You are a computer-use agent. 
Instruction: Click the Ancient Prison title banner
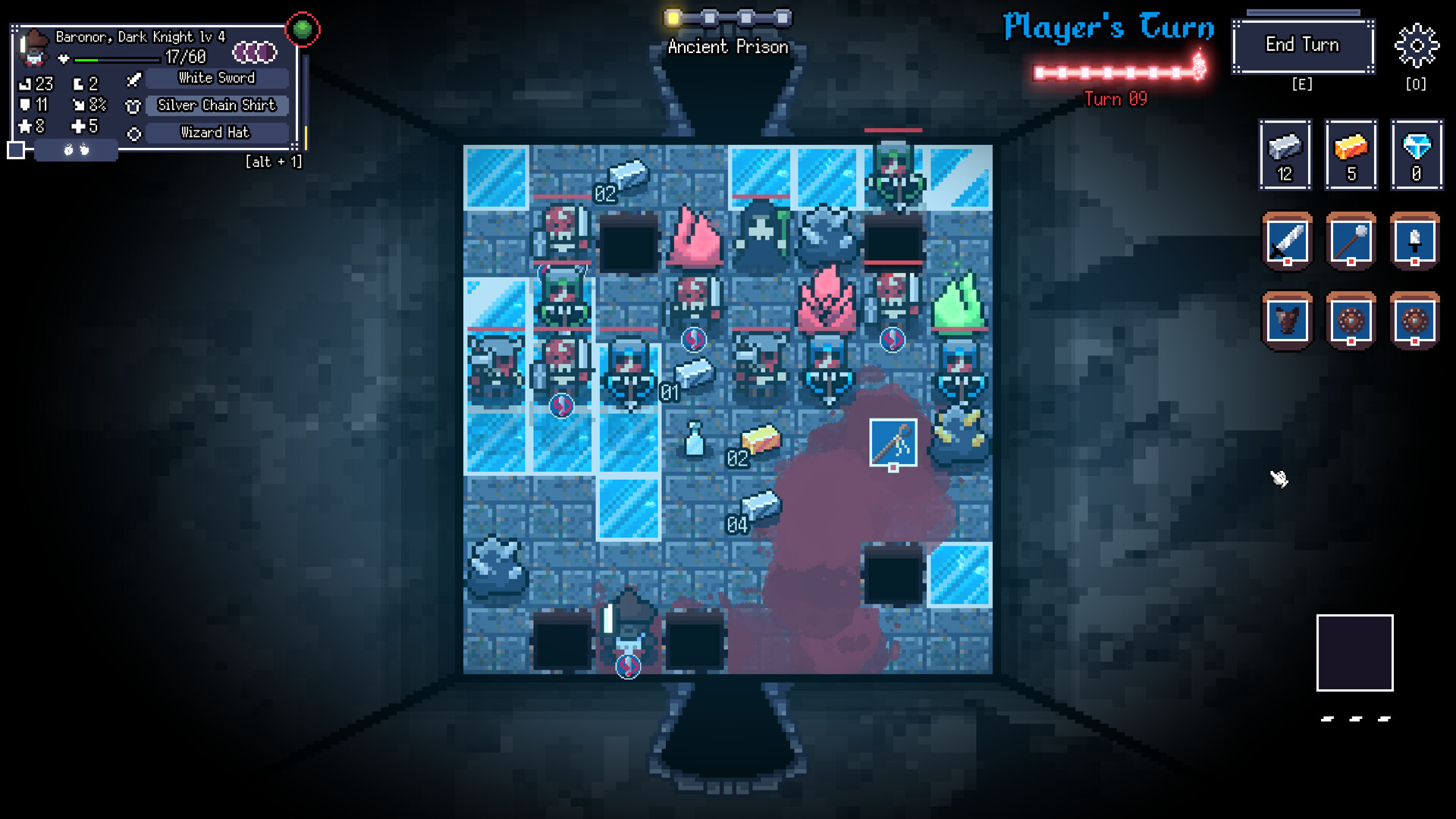(x=727, y=46)
